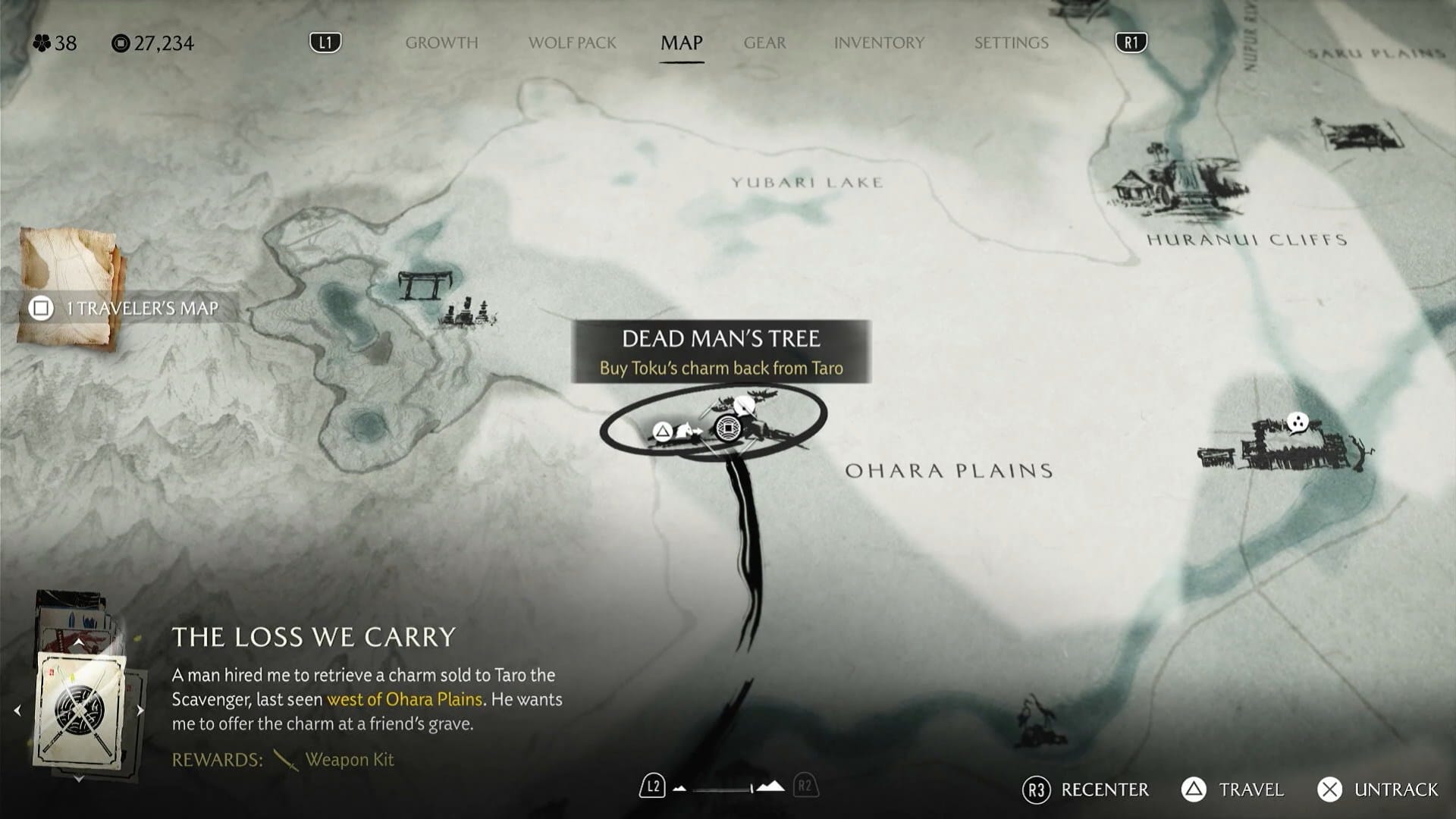Go to the Gear tab
This screenshot has height=819, width=1456.
pos(764,42)
